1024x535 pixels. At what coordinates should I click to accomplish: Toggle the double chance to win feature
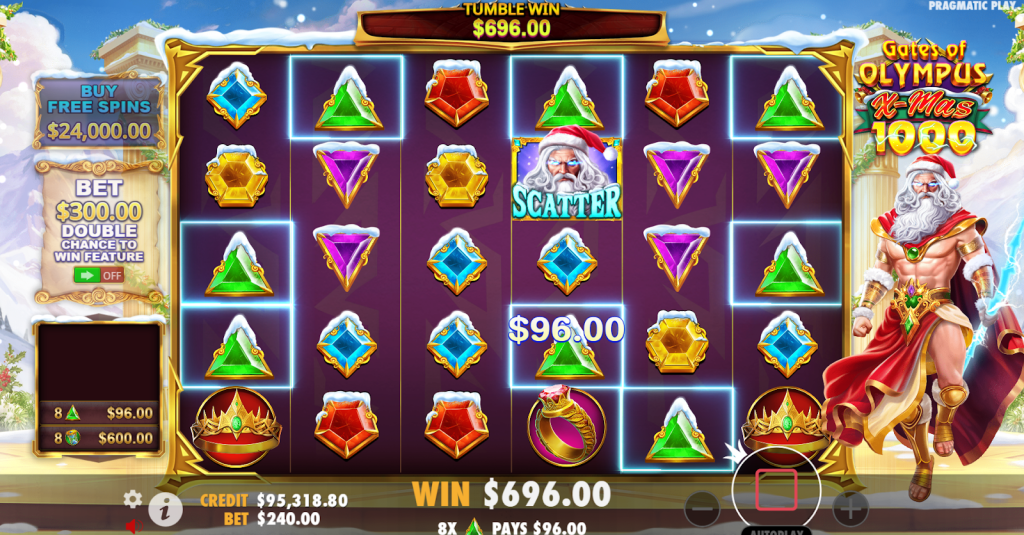pos(98,274)
